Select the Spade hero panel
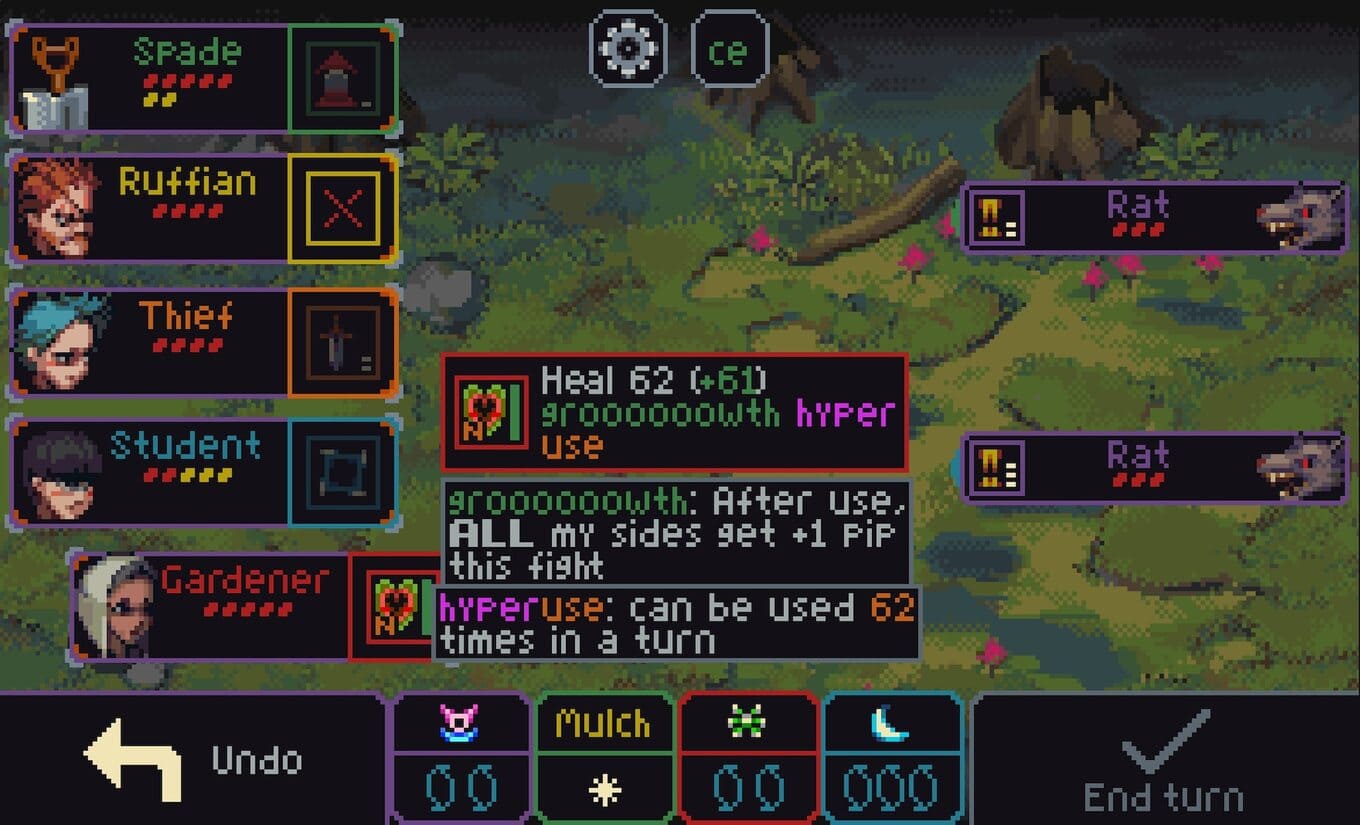1360x825 pixels. [x=150, y=80]
